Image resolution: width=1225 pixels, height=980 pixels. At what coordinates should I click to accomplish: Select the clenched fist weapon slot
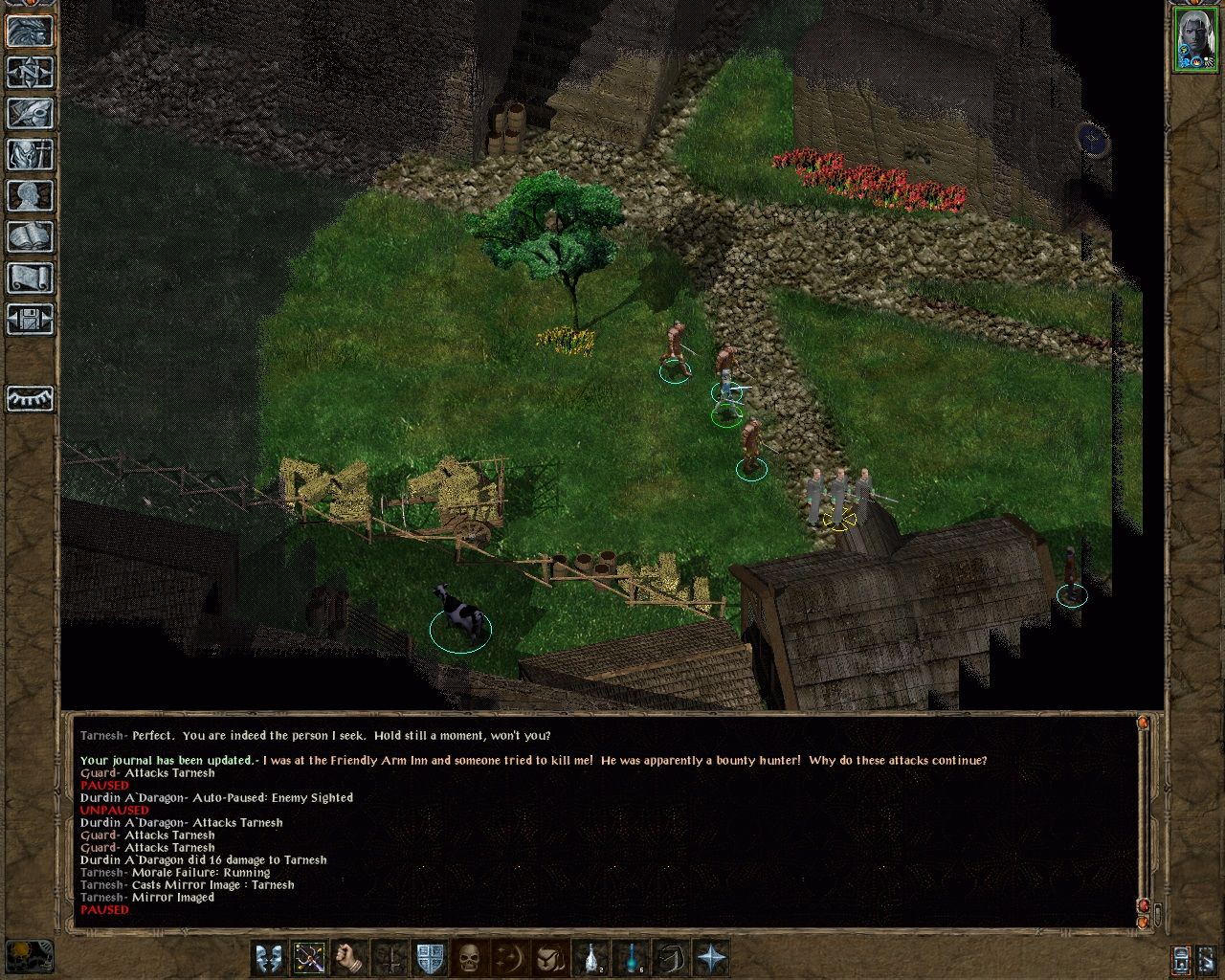[x=350, y=958]
